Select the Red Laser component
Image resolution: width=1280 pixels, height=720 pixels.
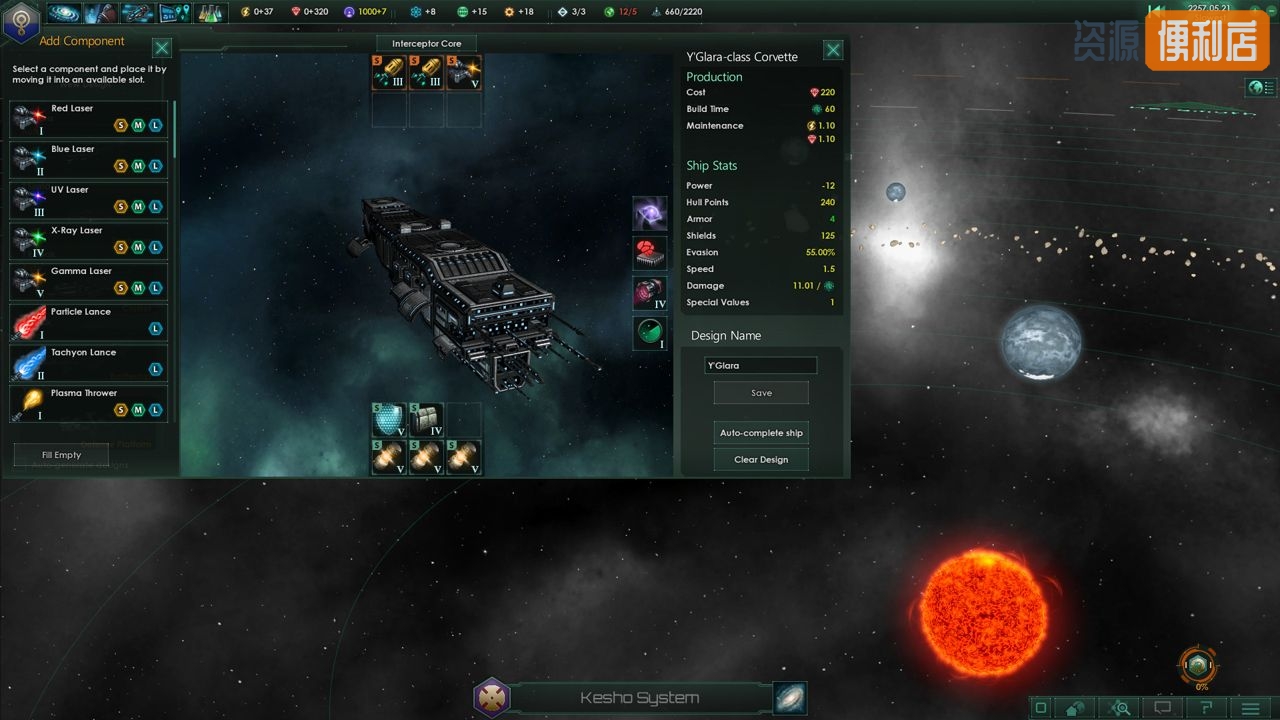[88, 119]
